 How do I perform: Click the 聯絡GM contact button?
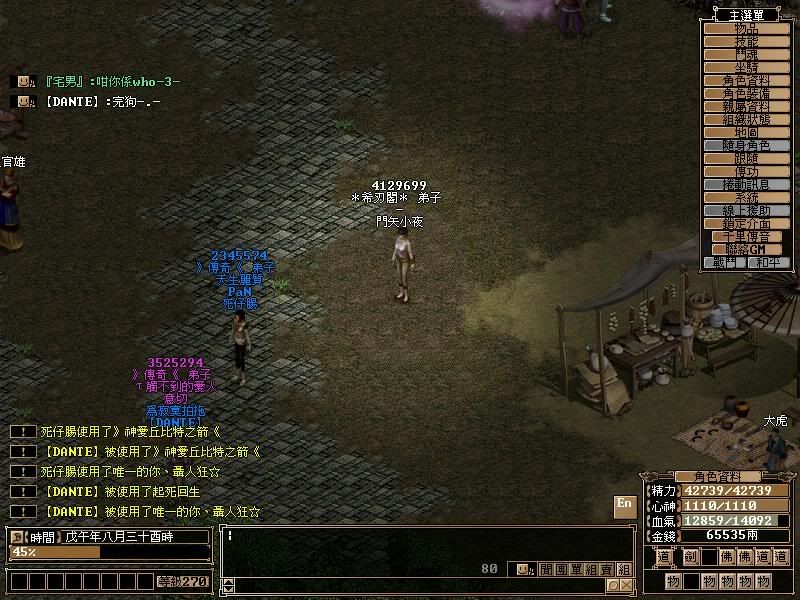[x=746, y=249]
